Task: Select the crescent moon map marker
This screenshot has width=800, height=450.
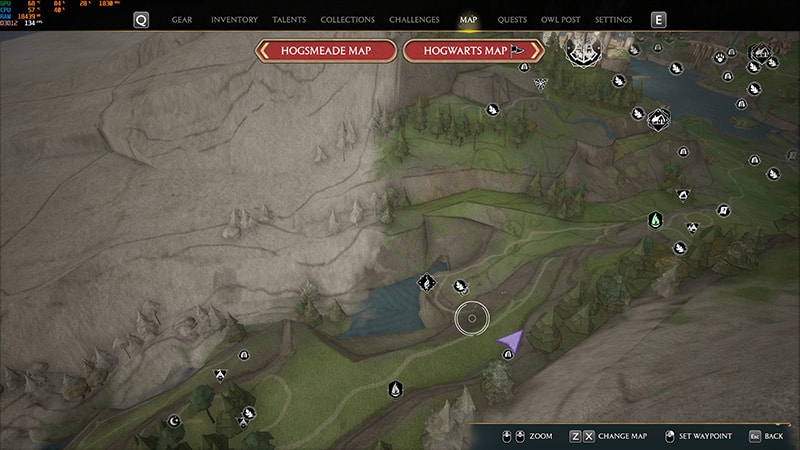Action: click(x=174, y=421)
